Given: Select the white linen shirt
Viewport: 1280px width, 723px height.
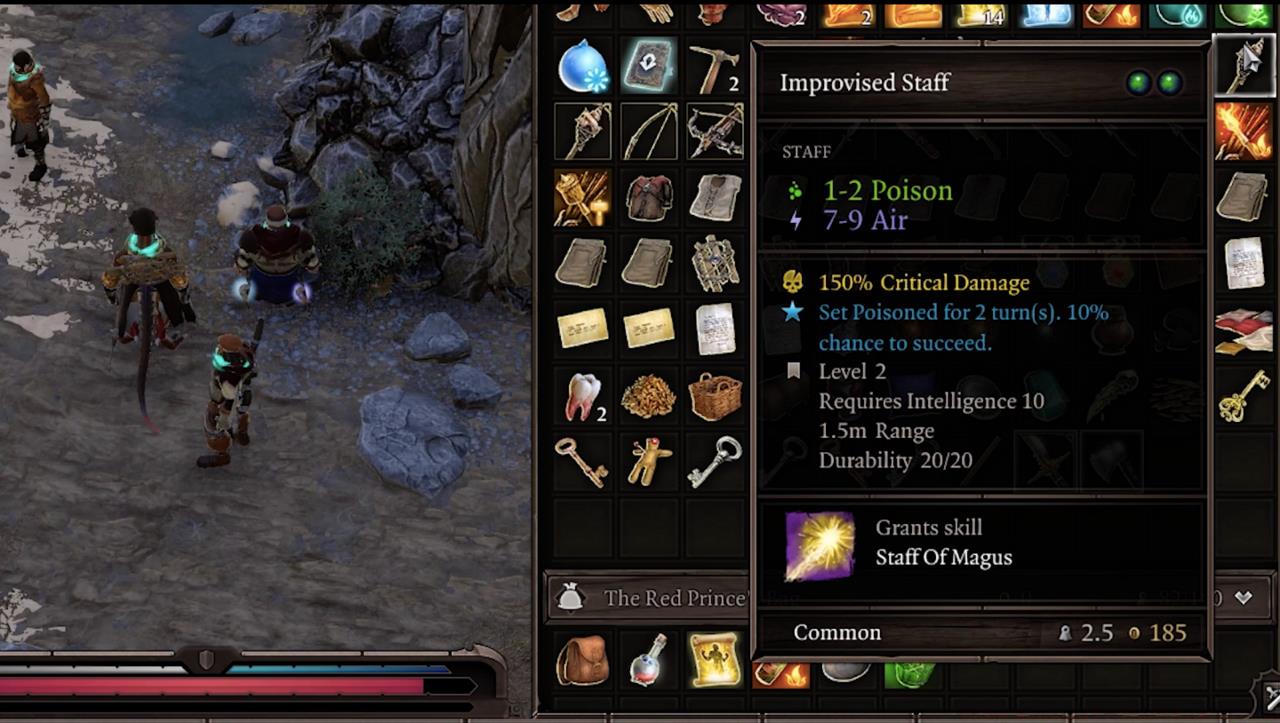Looking at the screenshot, I should [x=715, y=197].
